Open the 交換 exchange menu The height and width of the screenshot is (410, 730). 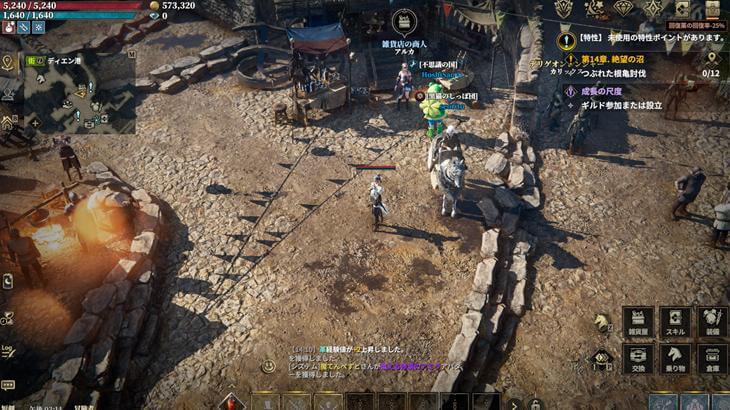(637, 359)
